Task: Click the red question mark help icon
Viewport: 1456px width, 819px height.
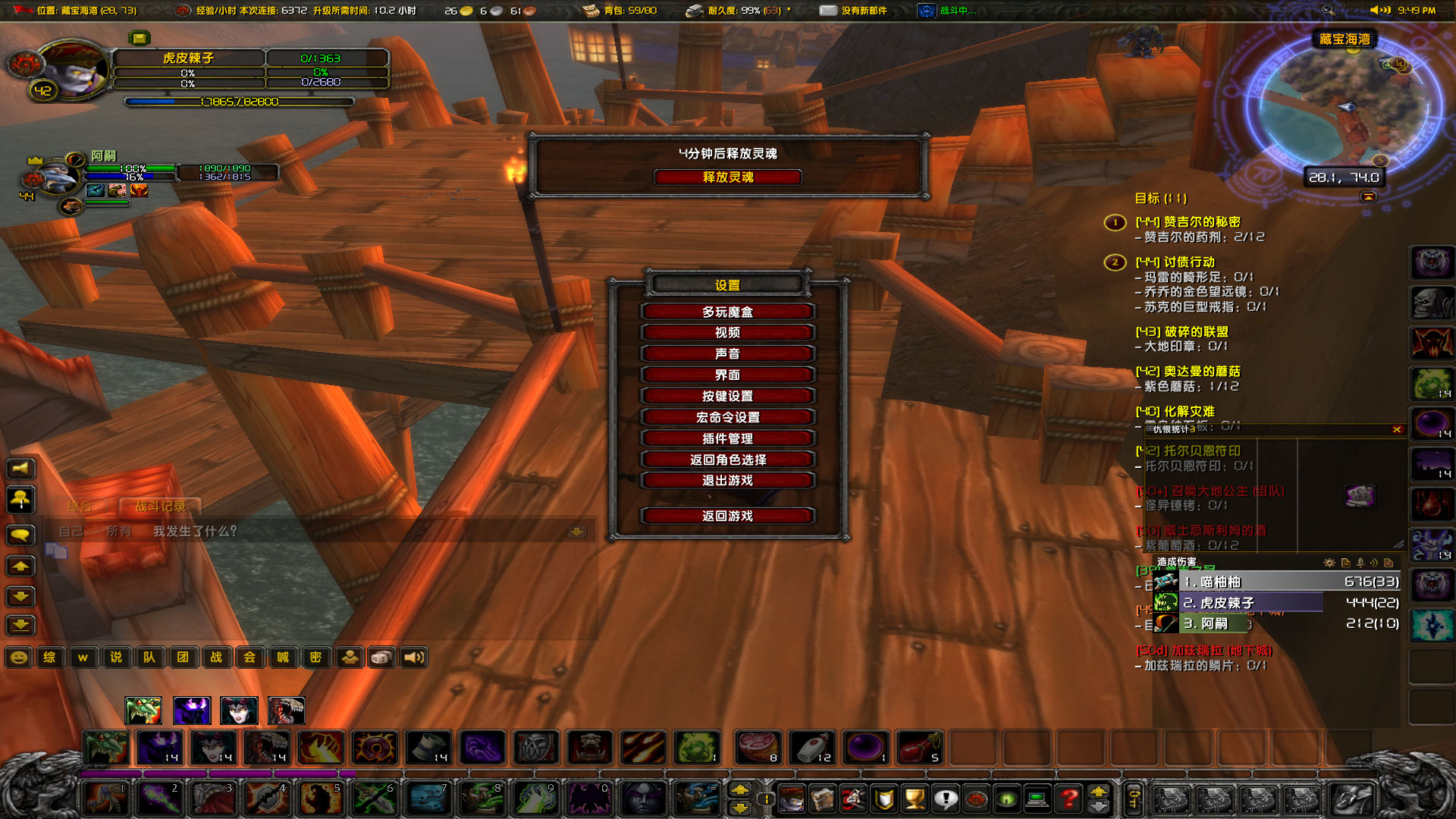Action: 1068,799
